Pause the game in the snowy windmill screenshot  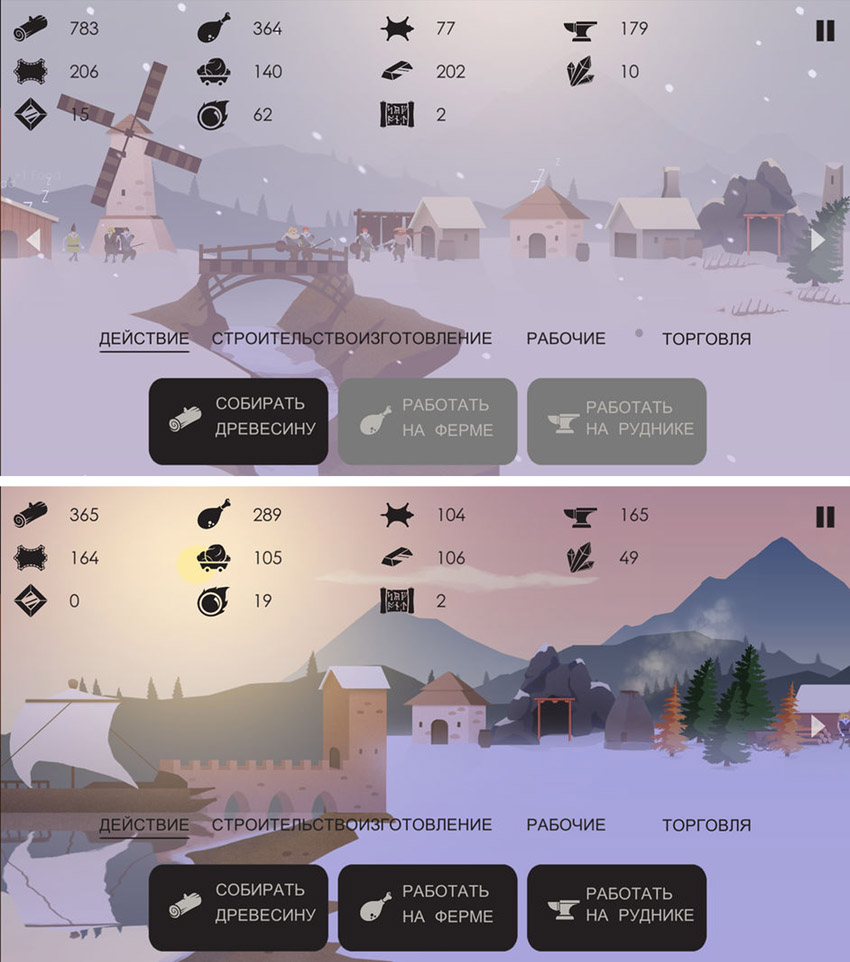(x=824, y=30)
